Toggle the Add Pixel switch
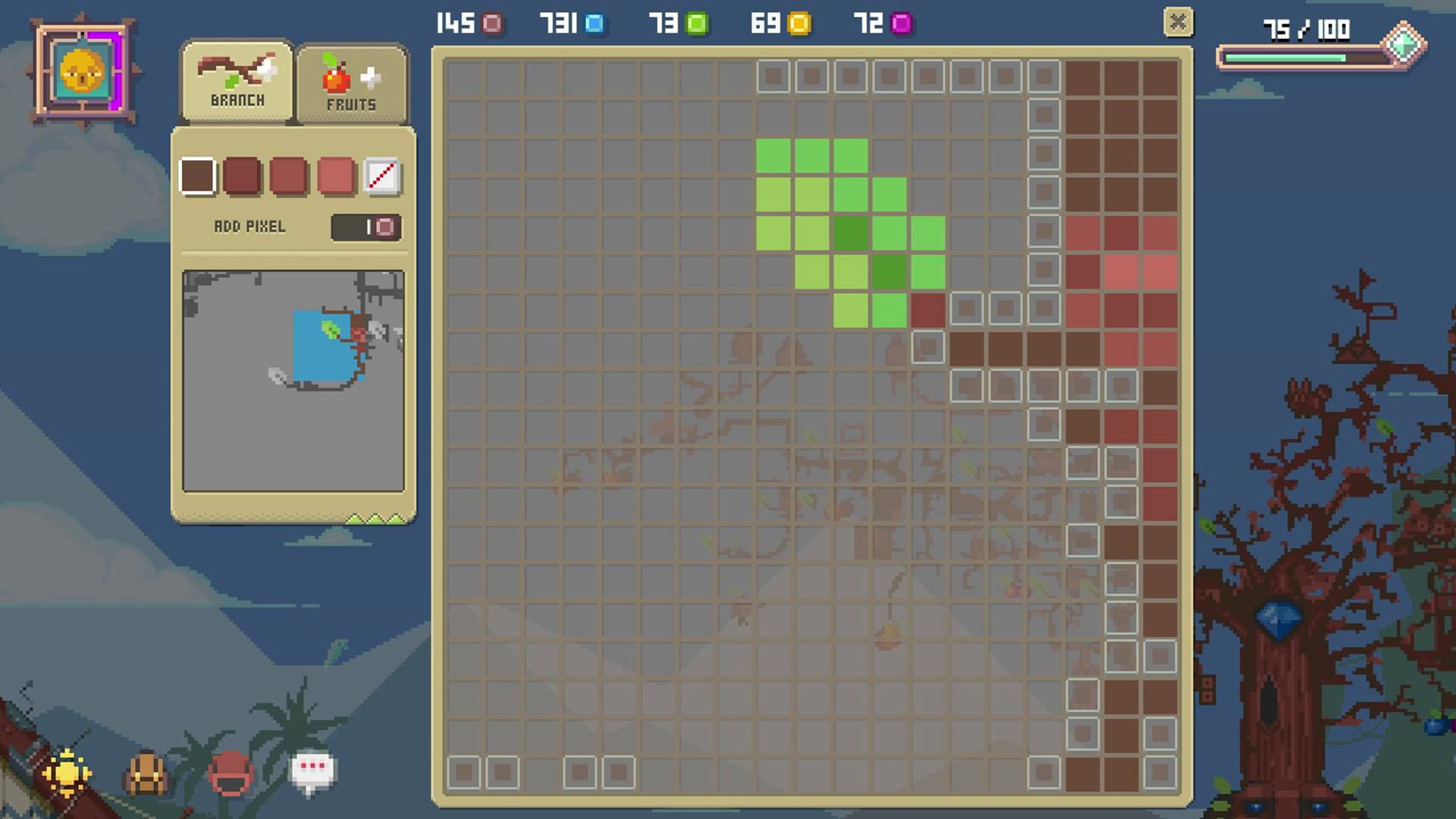 tap(367, 225)
